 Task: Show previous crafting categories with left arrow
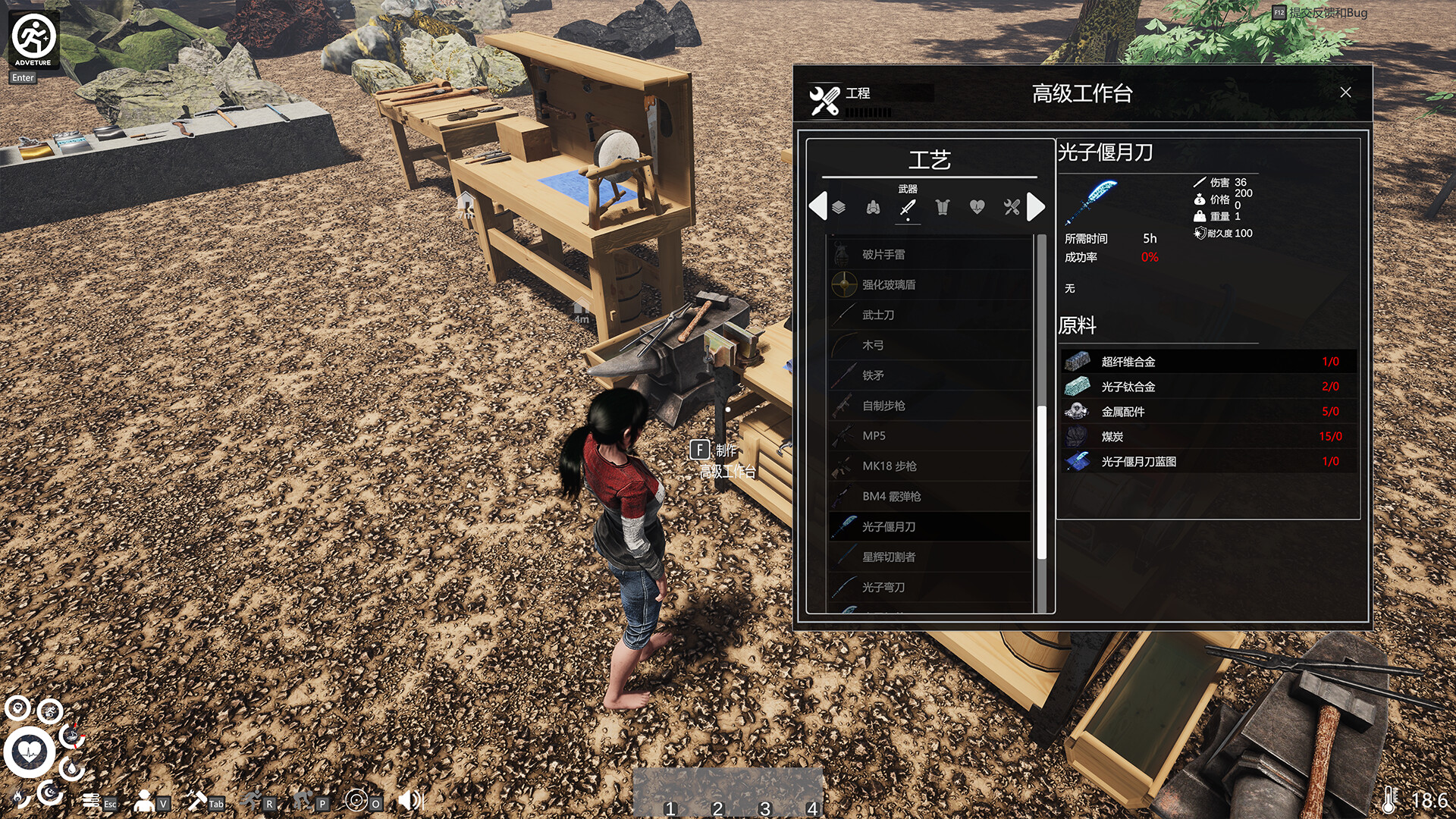pos(817,207)
